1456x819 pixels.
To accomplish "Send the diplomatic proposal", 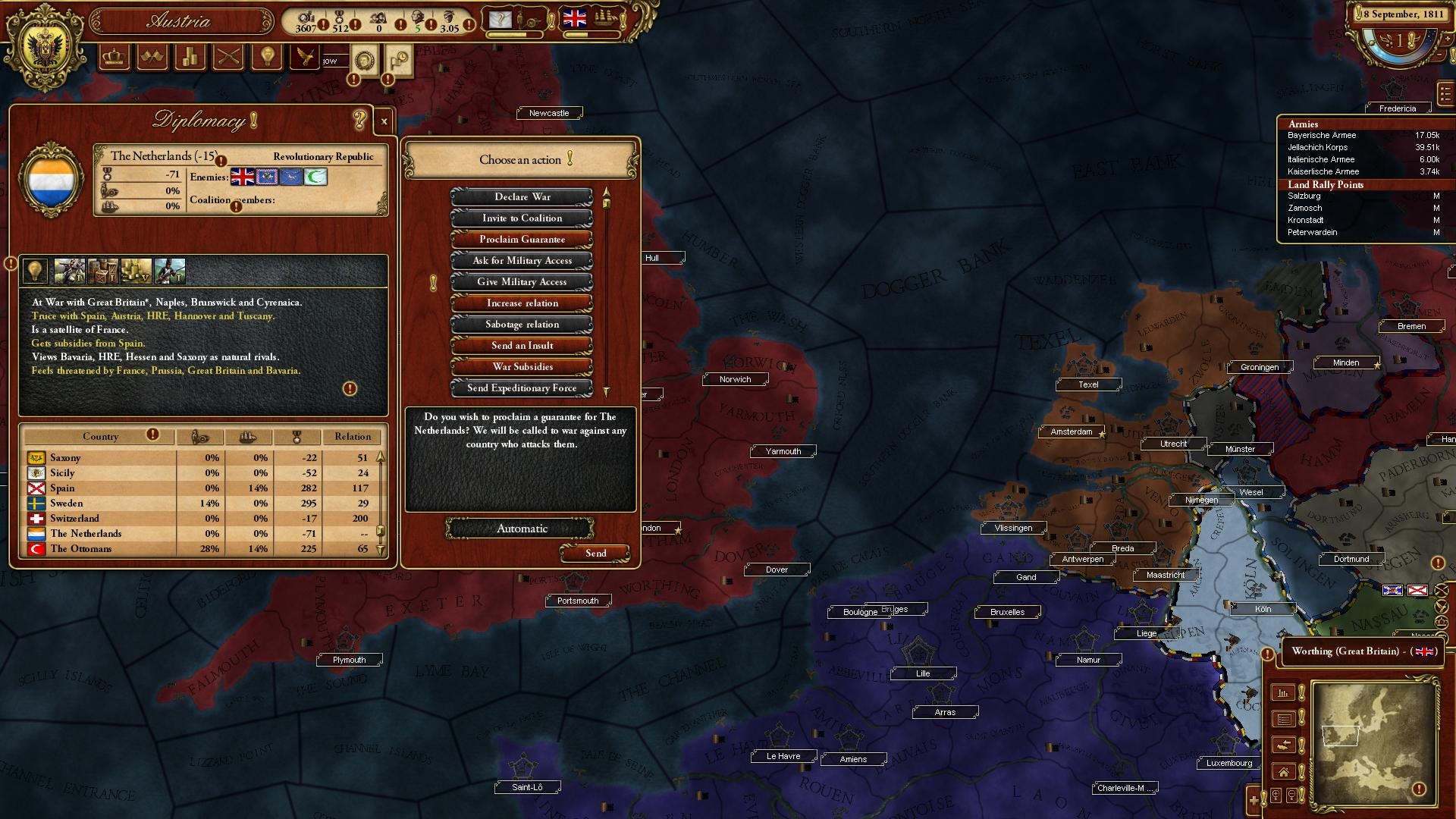I will click(x=595, y=554).
